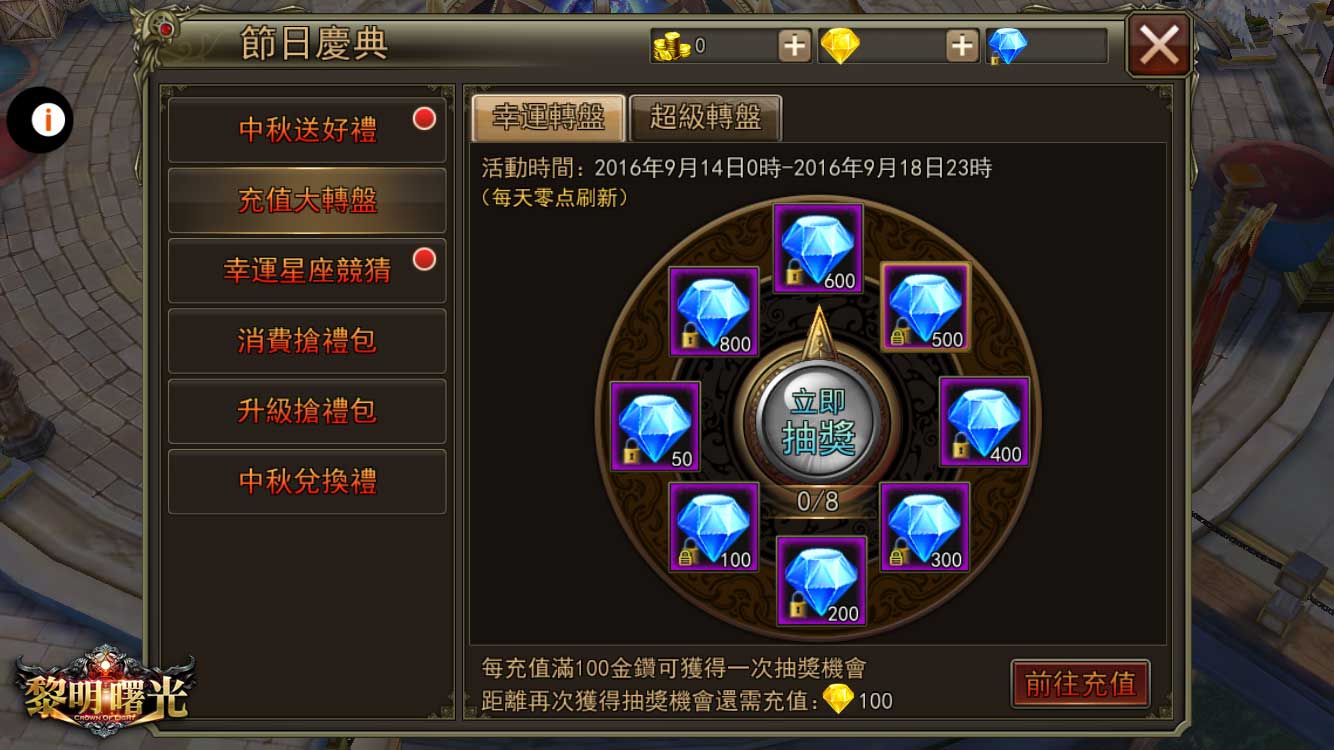1334x750 pixels.
Task: Tap the red notification dot on 中秋送好禮
Action: pyautogui.click(x=424, y=117)
